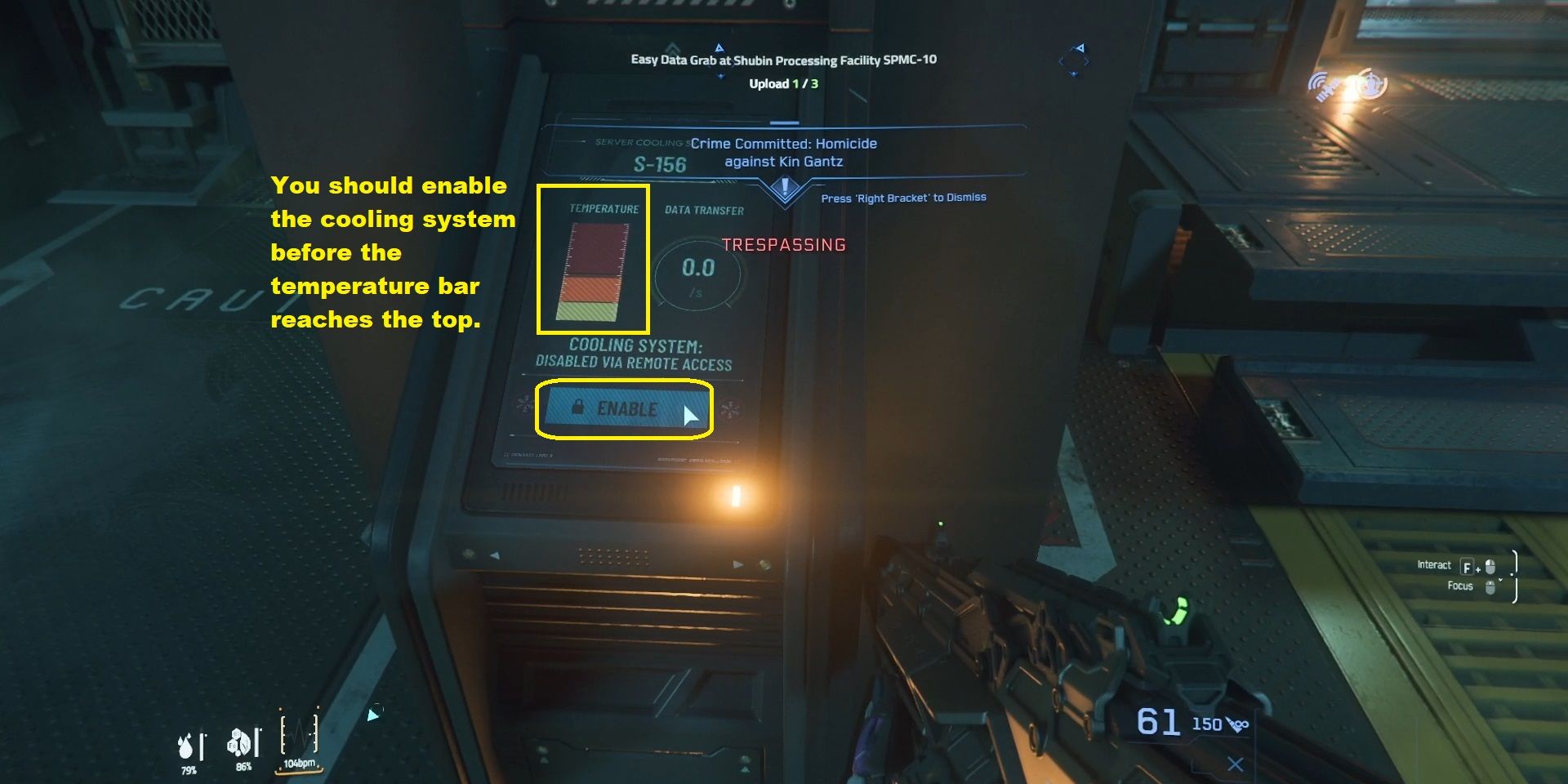Viewport: 1568px width, 784px height.
Task: Dismiss the crime committed notification
Action: [x=903, y=198]
